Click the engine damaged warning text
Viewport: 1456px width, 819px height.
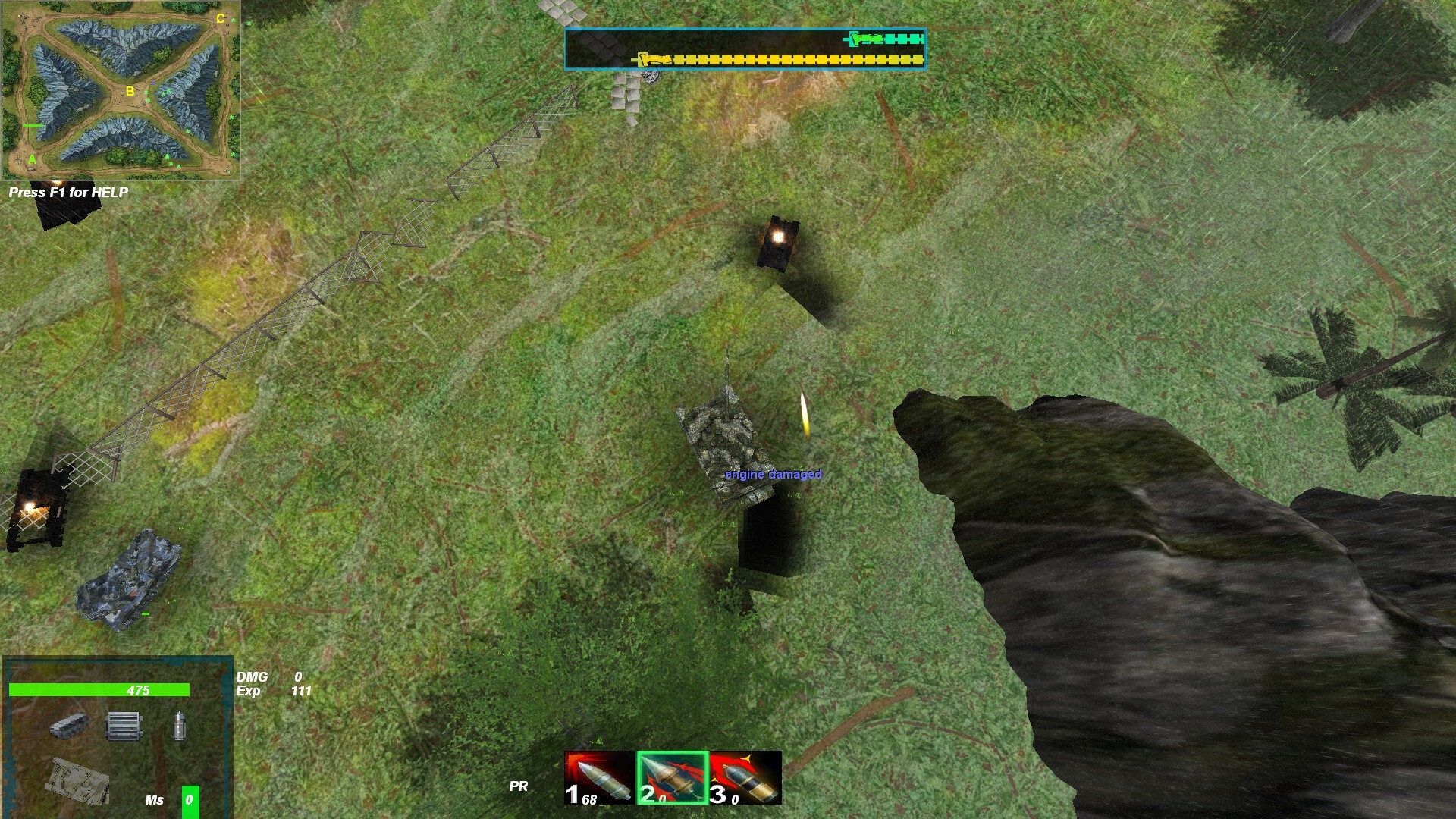(772, 474)
